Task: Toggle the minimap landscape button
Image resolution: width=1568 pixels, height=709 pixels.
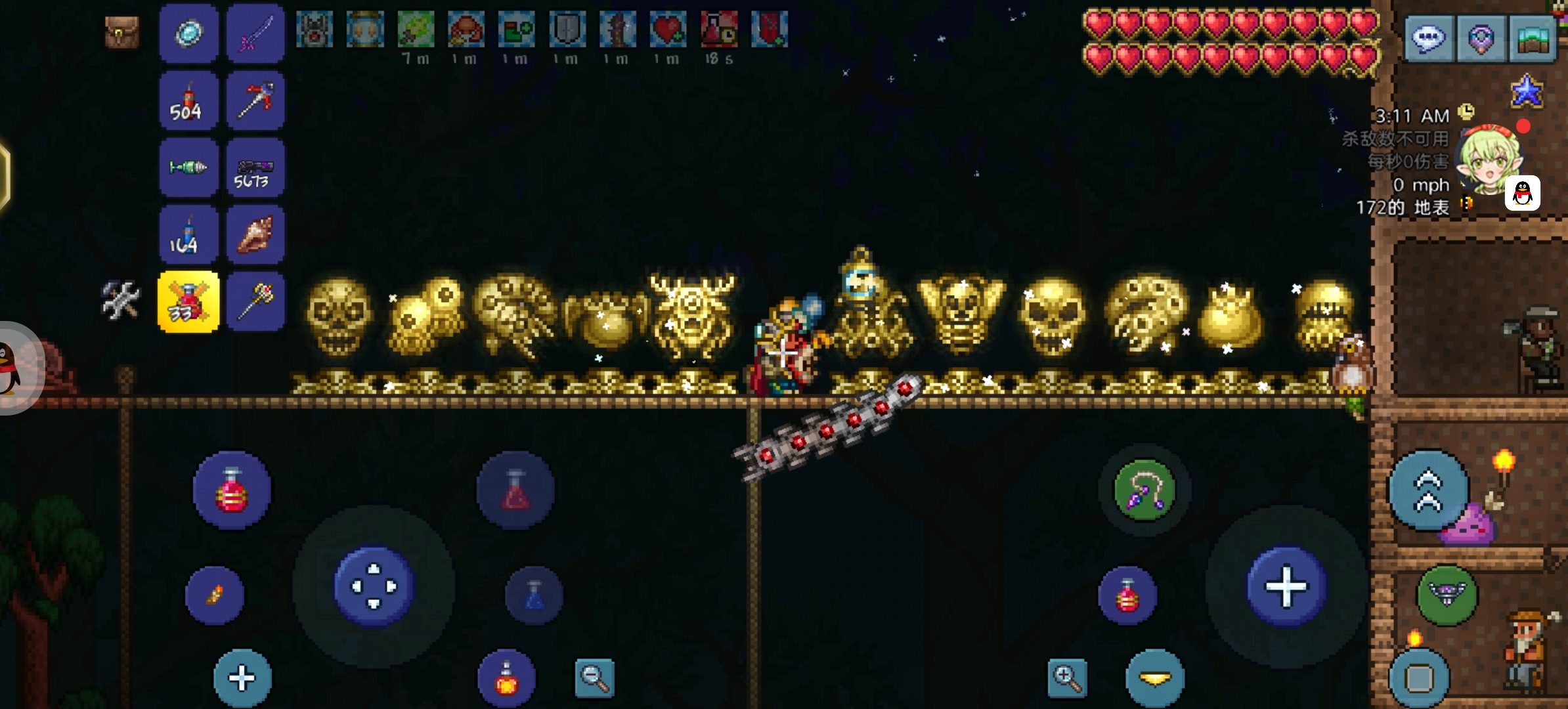Action: (x=1533, y=39)
